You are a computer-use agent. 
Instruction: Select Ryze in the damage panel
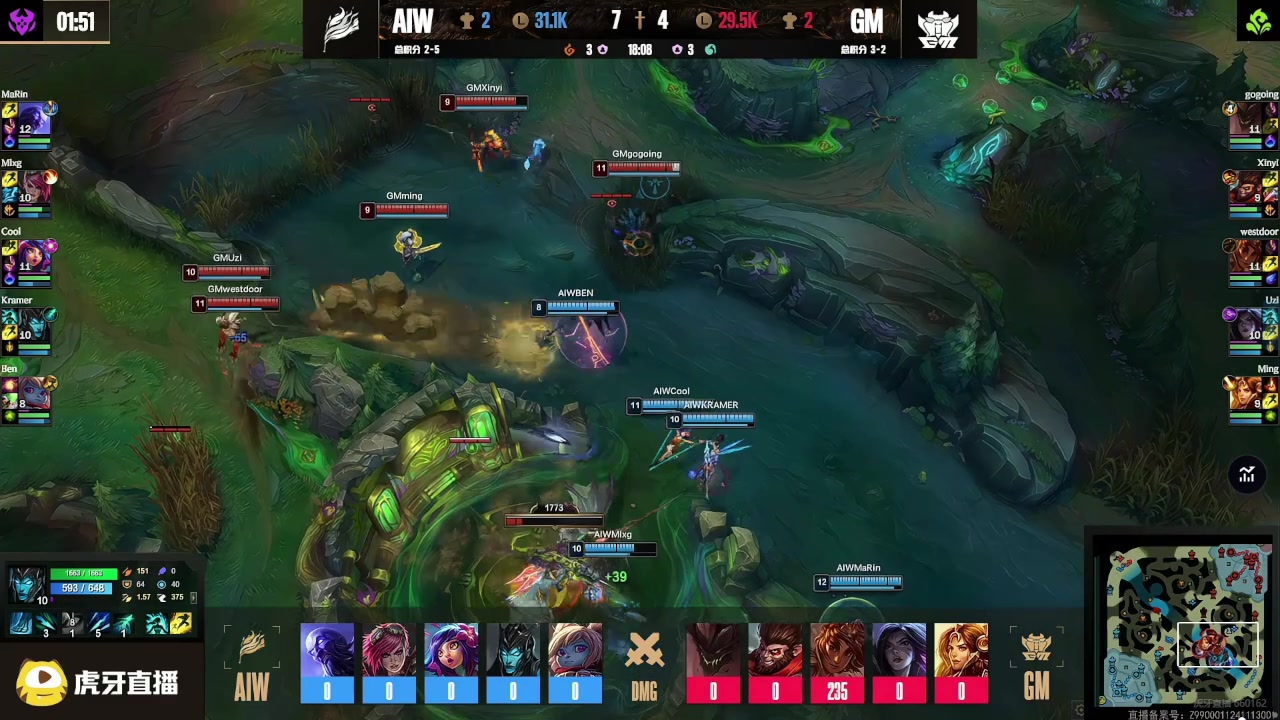pos(327,651)
